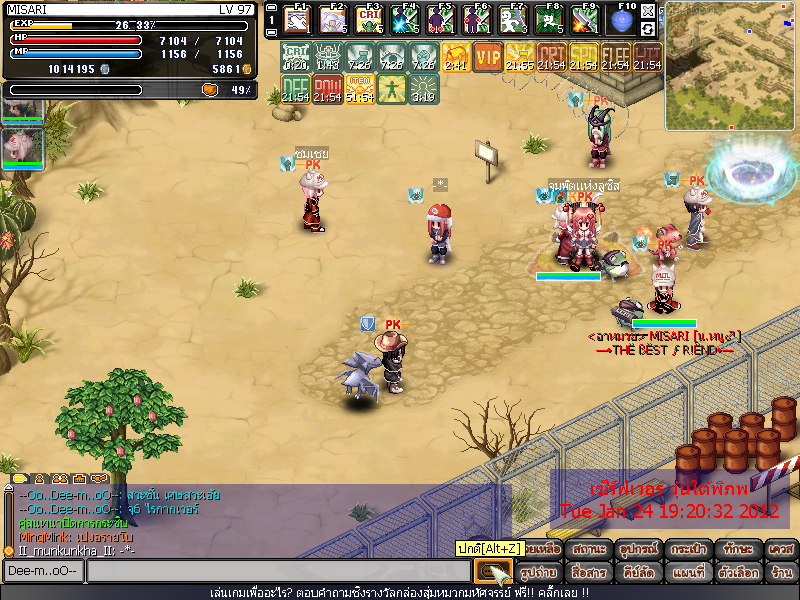The height and width of the screenshot is (600, 800).
Task: Activate the F9 sword skill
Action: (586, 19)
